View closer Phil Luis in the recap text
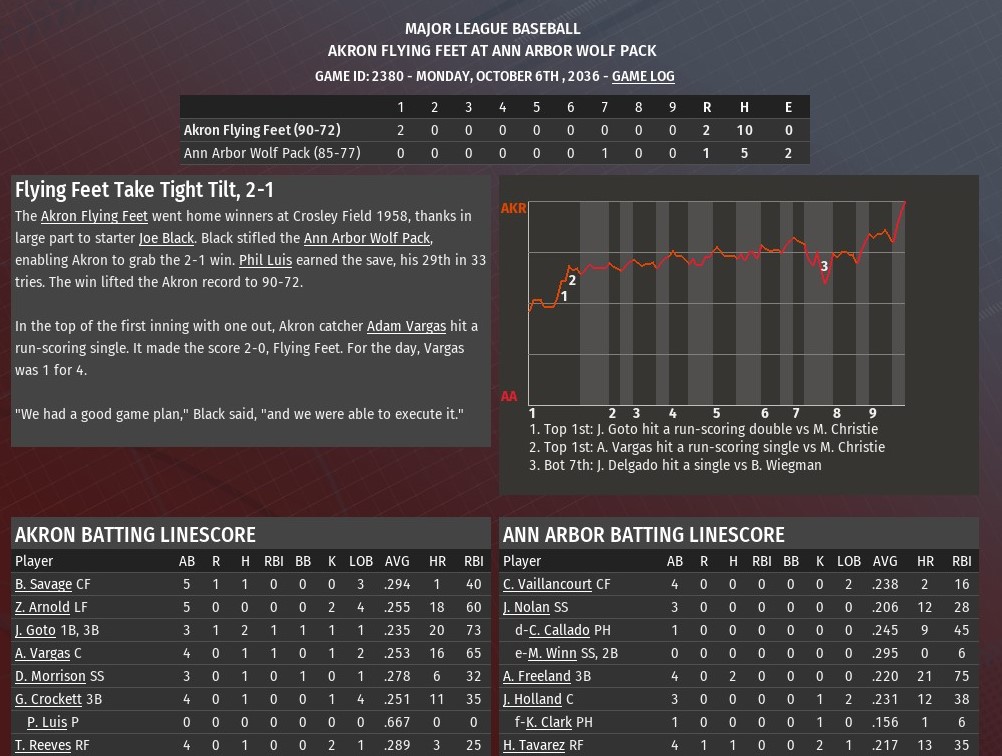 [x=265, y=260]
